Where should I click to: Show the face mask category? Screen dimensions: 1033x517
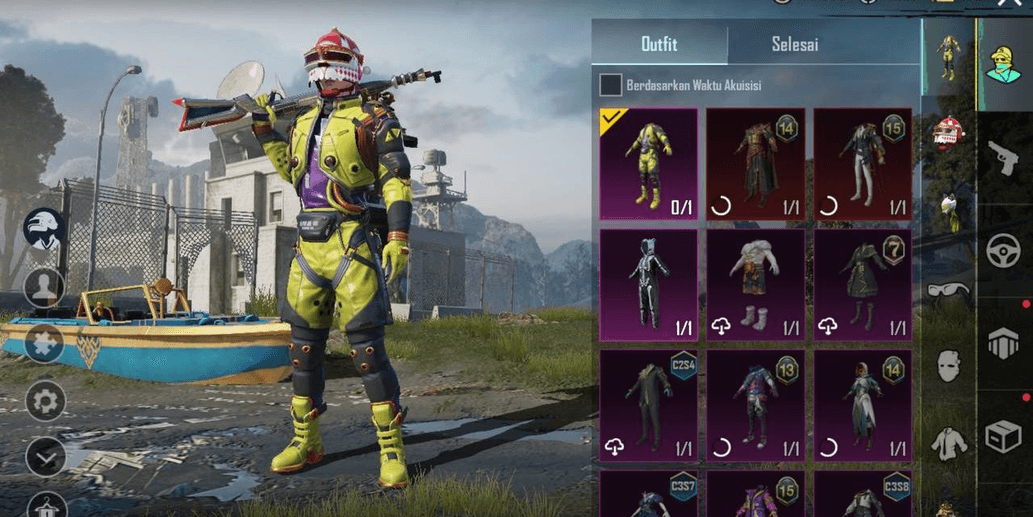coord(948,366)
